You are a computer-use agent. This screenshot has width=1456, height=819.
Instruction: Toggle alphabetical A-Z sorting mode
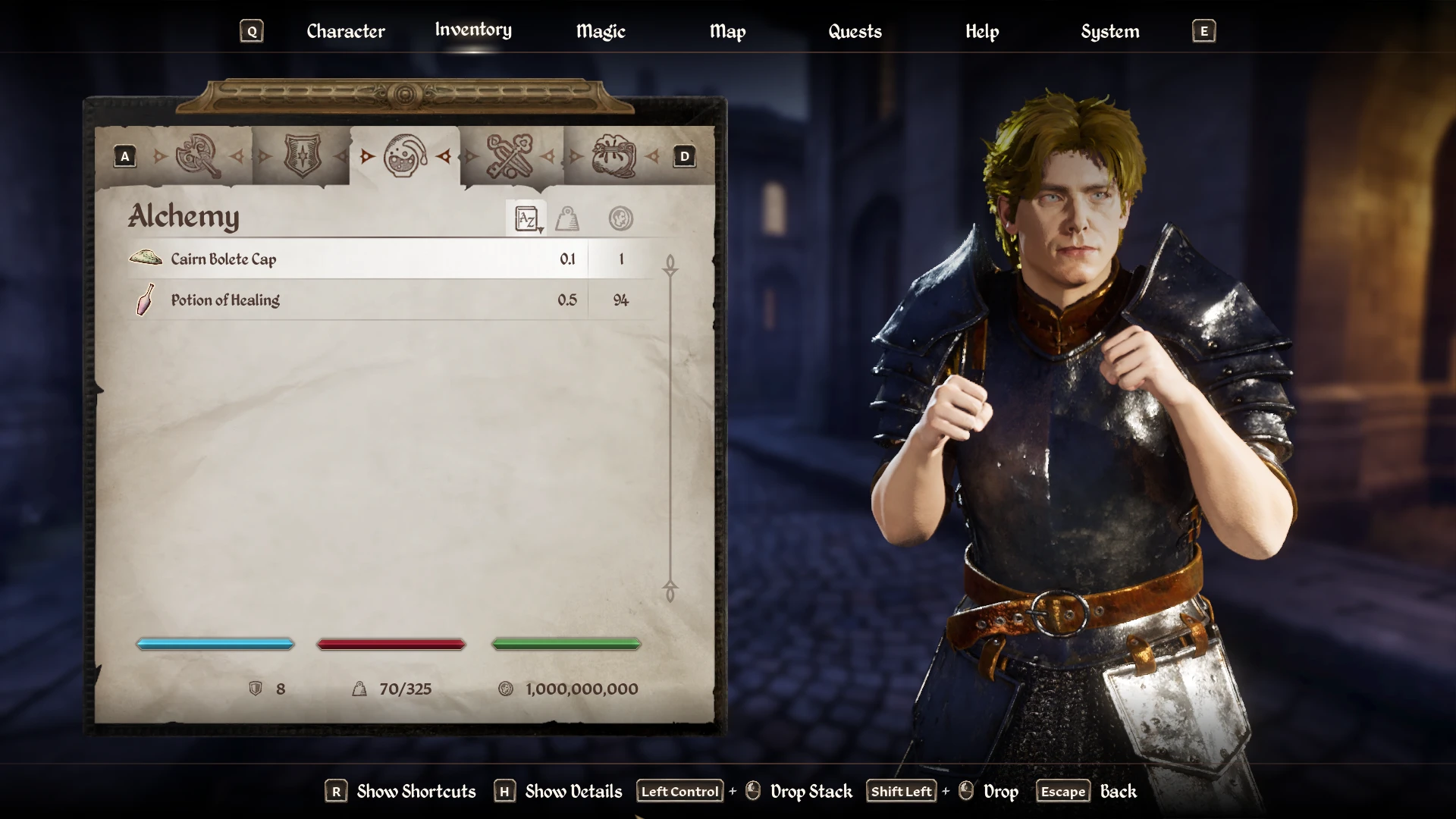point(526,218)
